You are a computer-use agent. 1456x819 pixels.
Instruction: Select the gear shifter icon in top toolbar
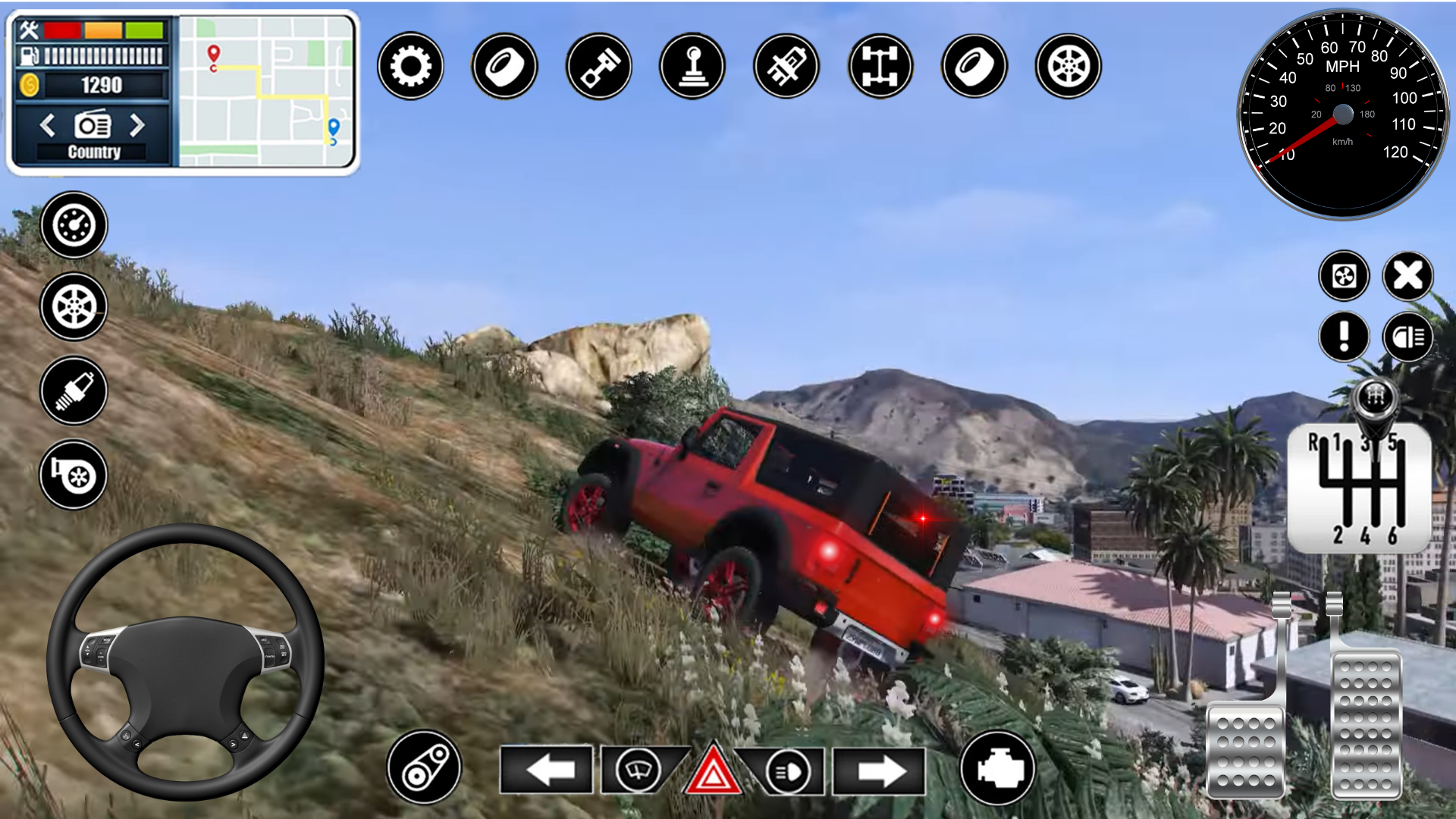pos(692,67)
